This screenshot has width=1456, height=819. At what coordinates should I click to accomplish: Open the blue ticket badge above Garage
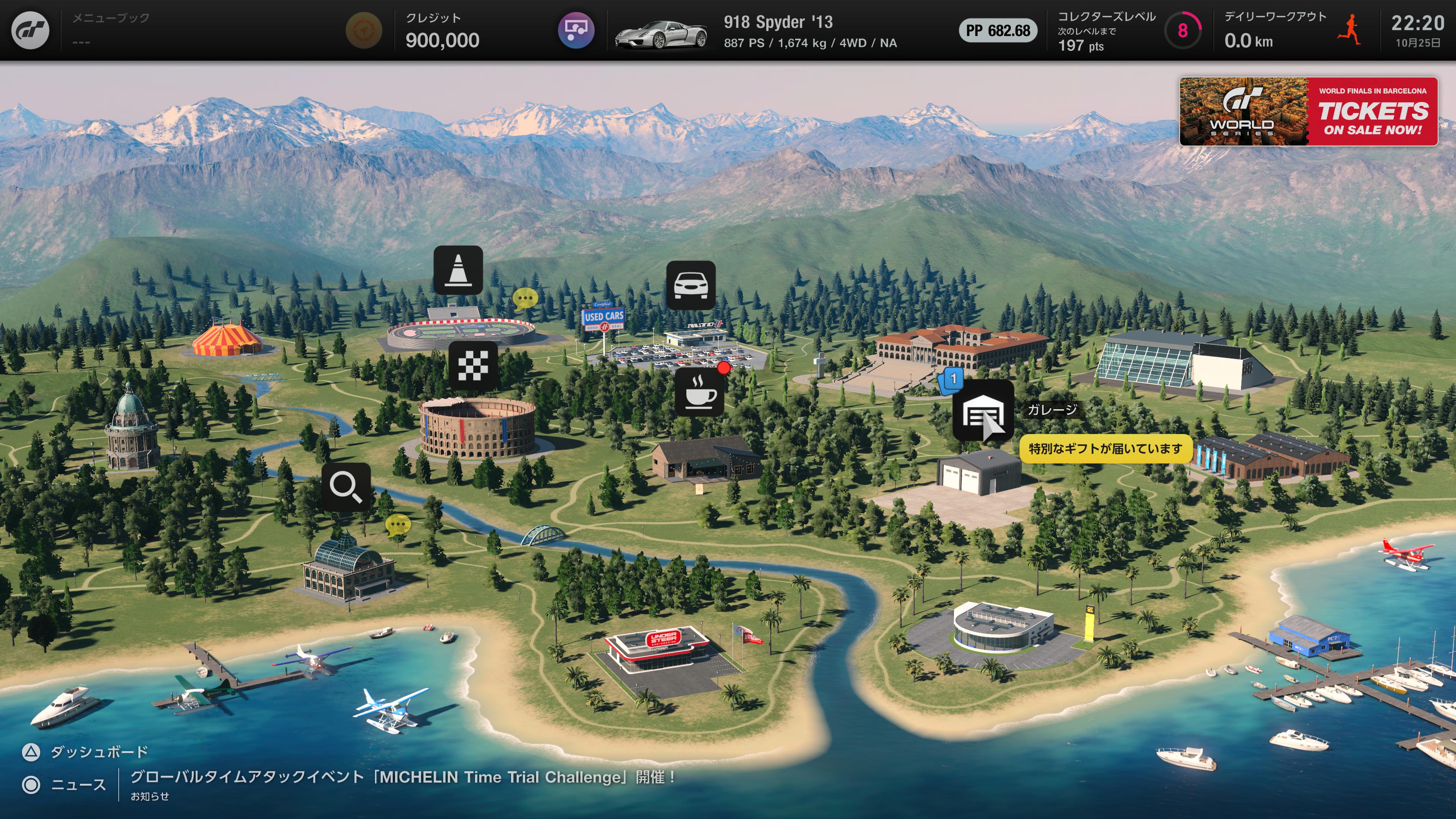(951, 380)
